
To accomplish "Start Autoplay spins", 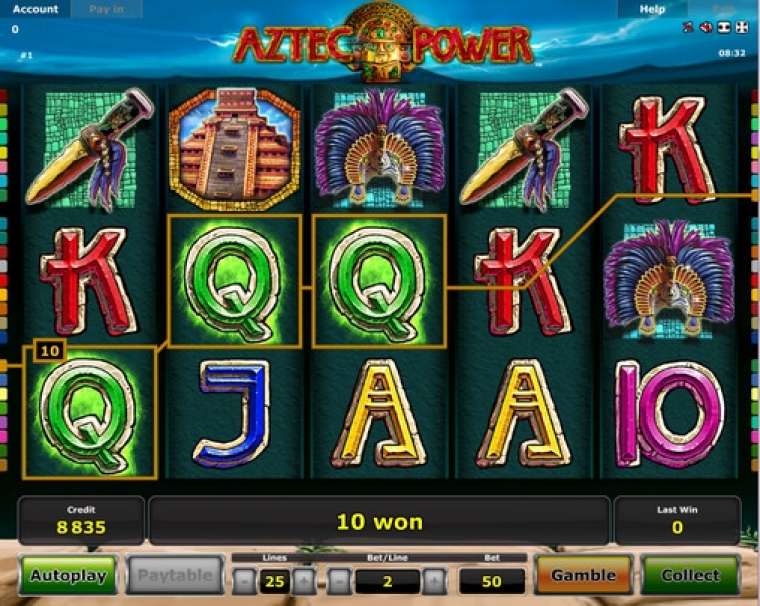I will (67, 576).
